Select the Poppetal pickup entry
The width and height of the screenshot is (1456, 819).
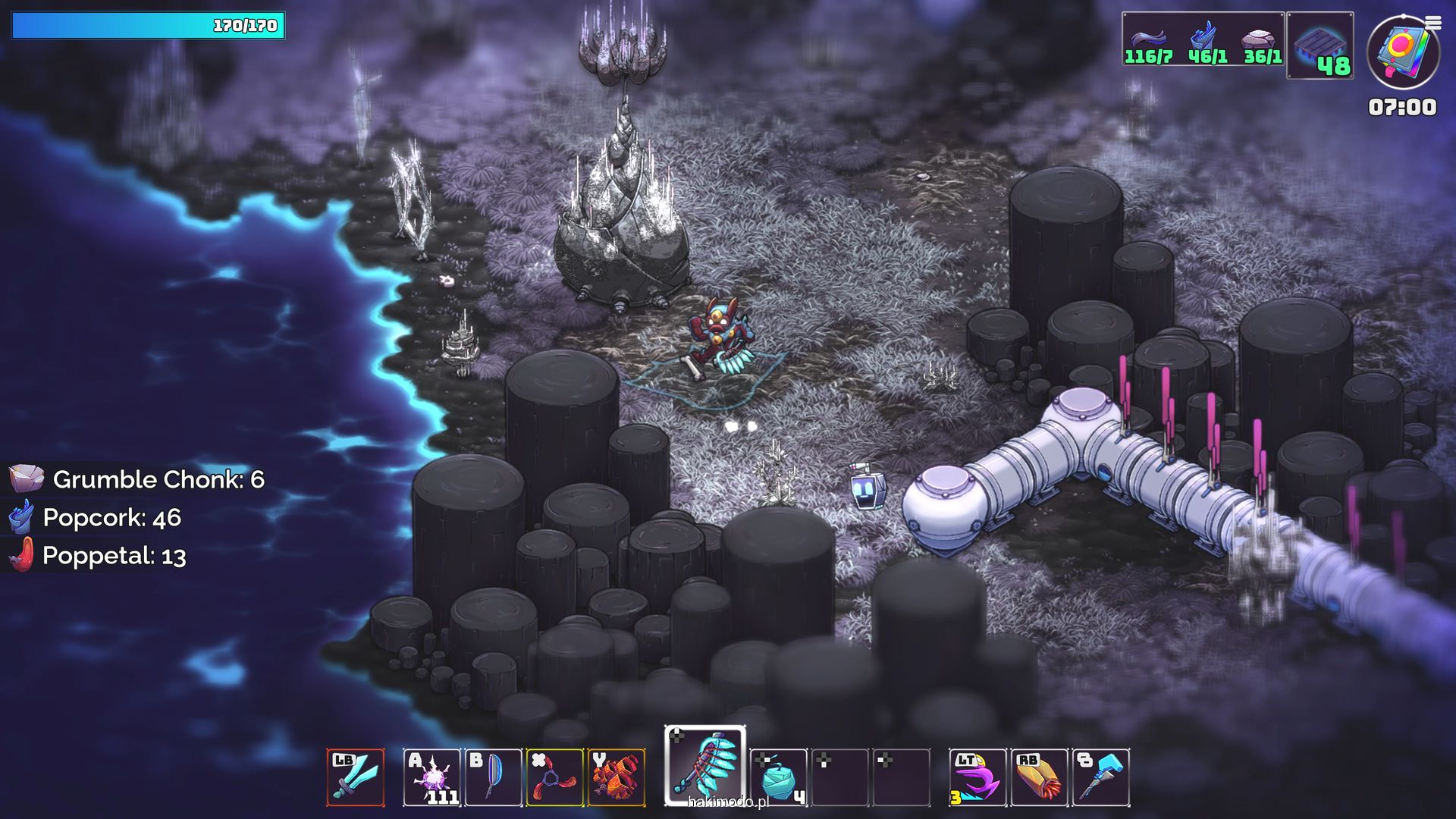pos(98,556)
